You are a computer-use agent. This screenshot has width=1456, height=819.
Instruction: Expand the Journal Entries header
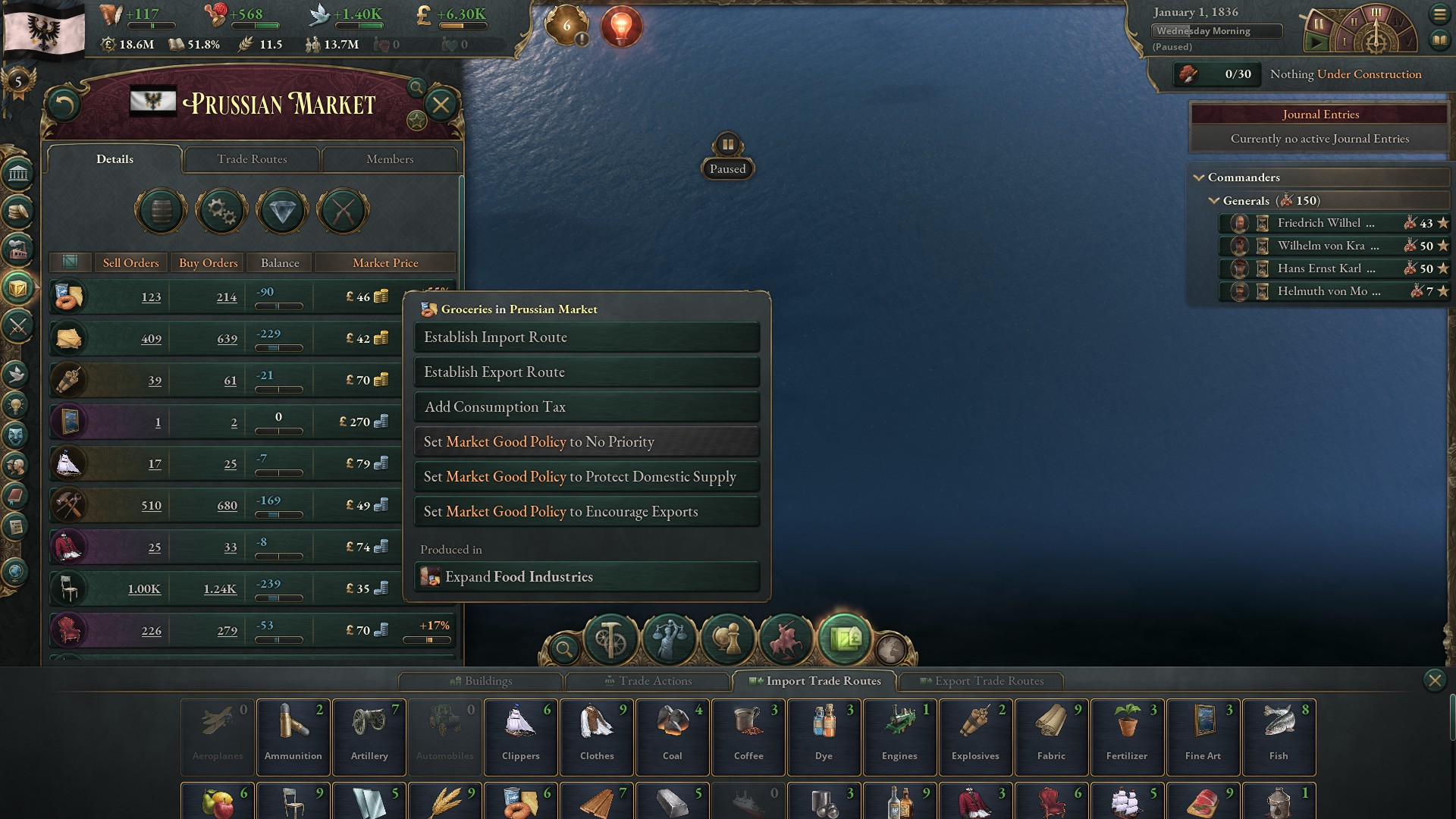click(x=1319, y=114)
